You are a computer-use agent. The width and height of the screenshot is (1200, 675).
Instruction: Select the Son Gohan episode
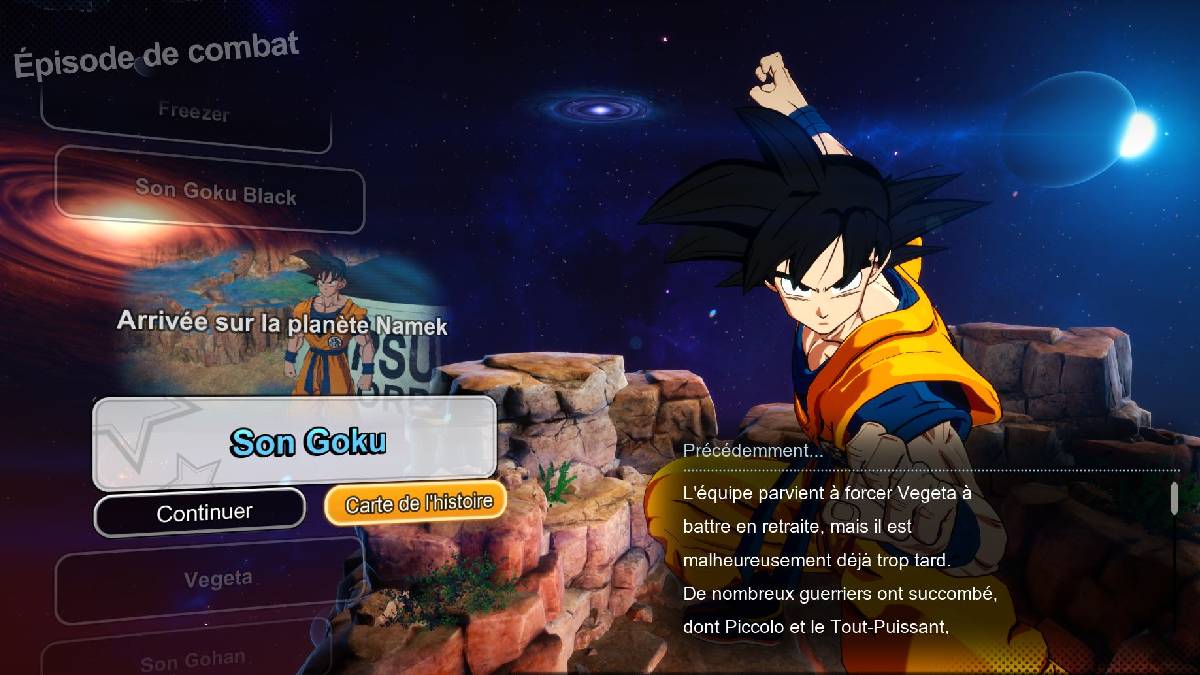[195, 660]
